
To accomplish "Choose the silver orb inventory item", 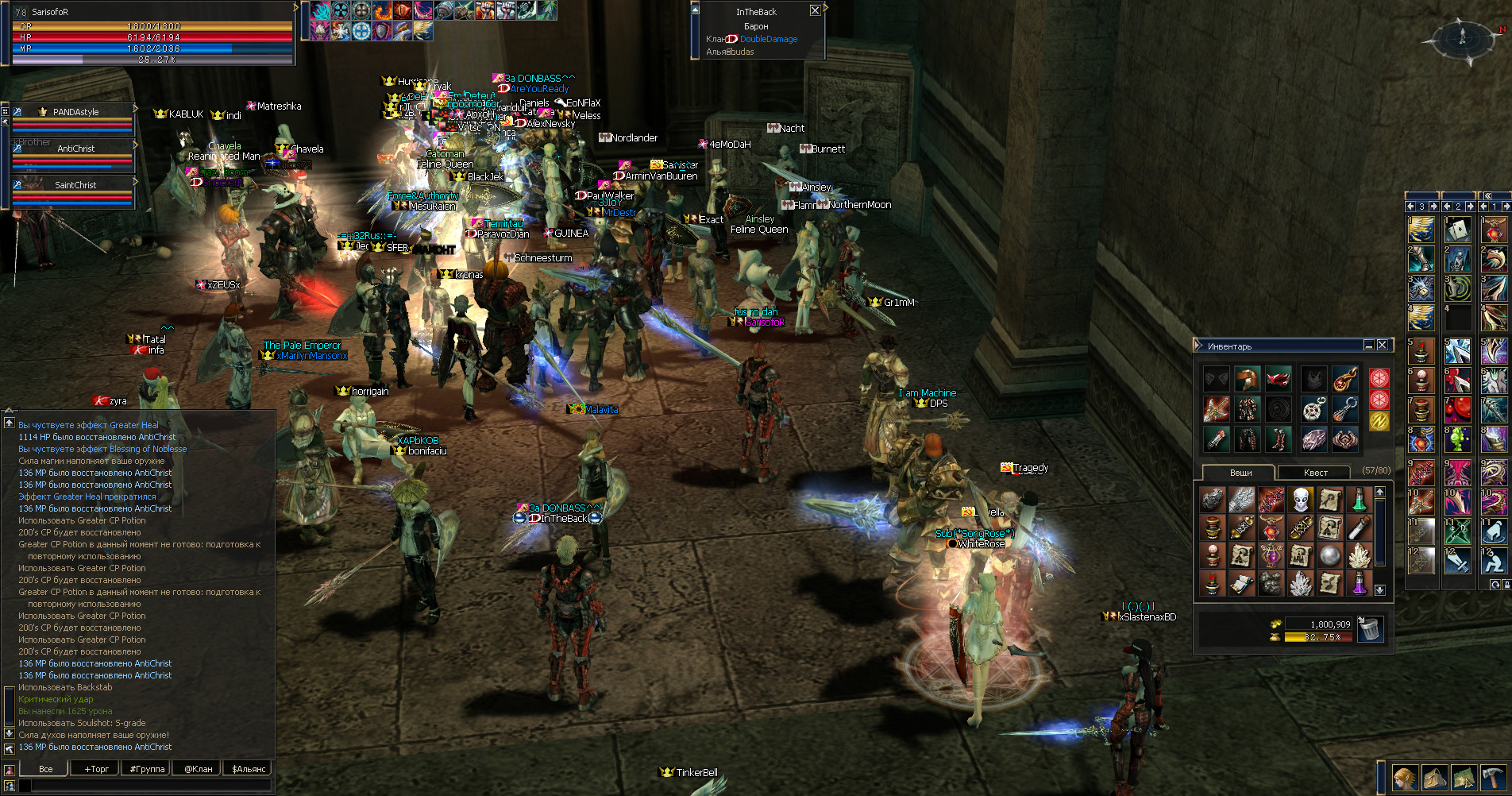I will click(1329, 556).
